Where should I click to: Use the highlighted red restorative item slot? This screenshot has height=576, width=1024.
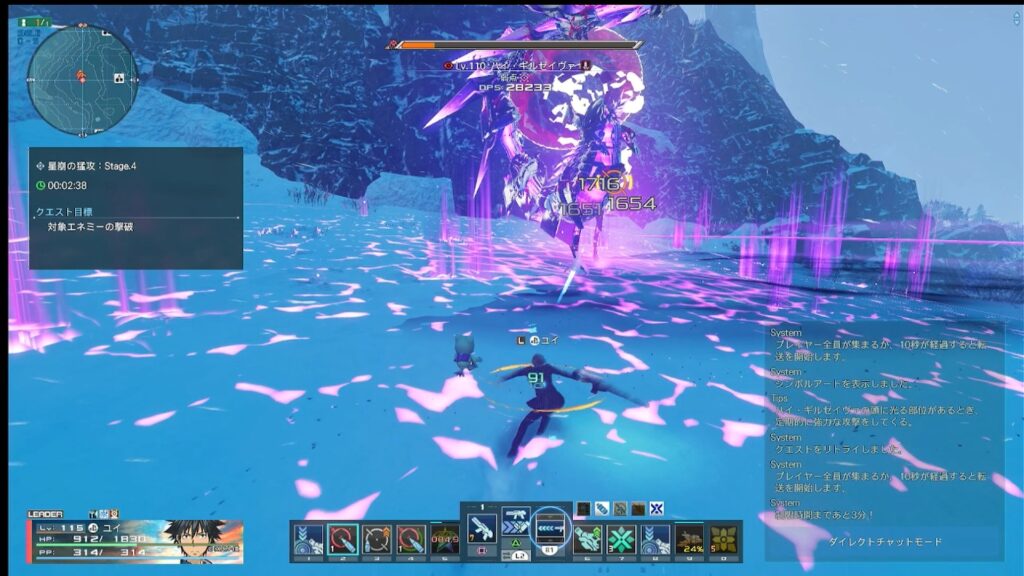tap(343, 540)
